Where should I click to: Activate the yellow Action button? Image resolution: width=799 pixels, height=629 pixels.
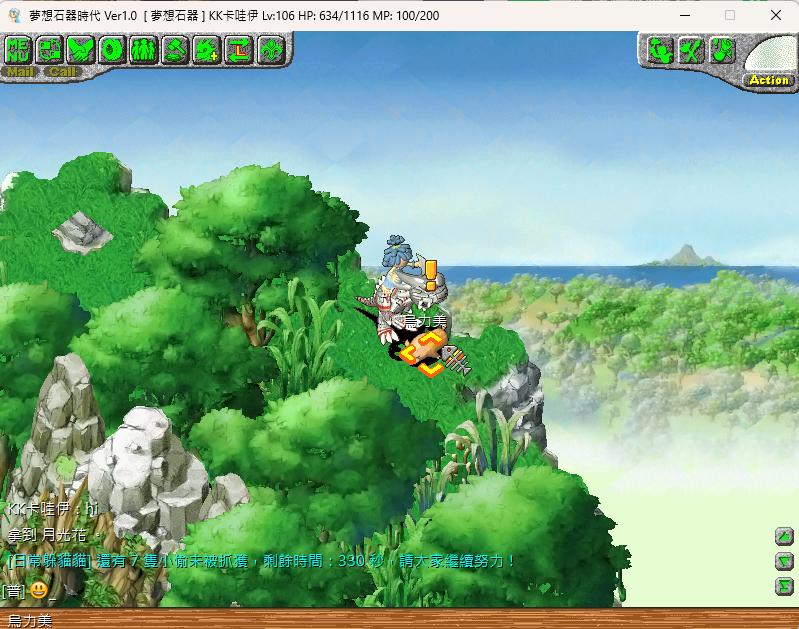click(x=769, y=80)
